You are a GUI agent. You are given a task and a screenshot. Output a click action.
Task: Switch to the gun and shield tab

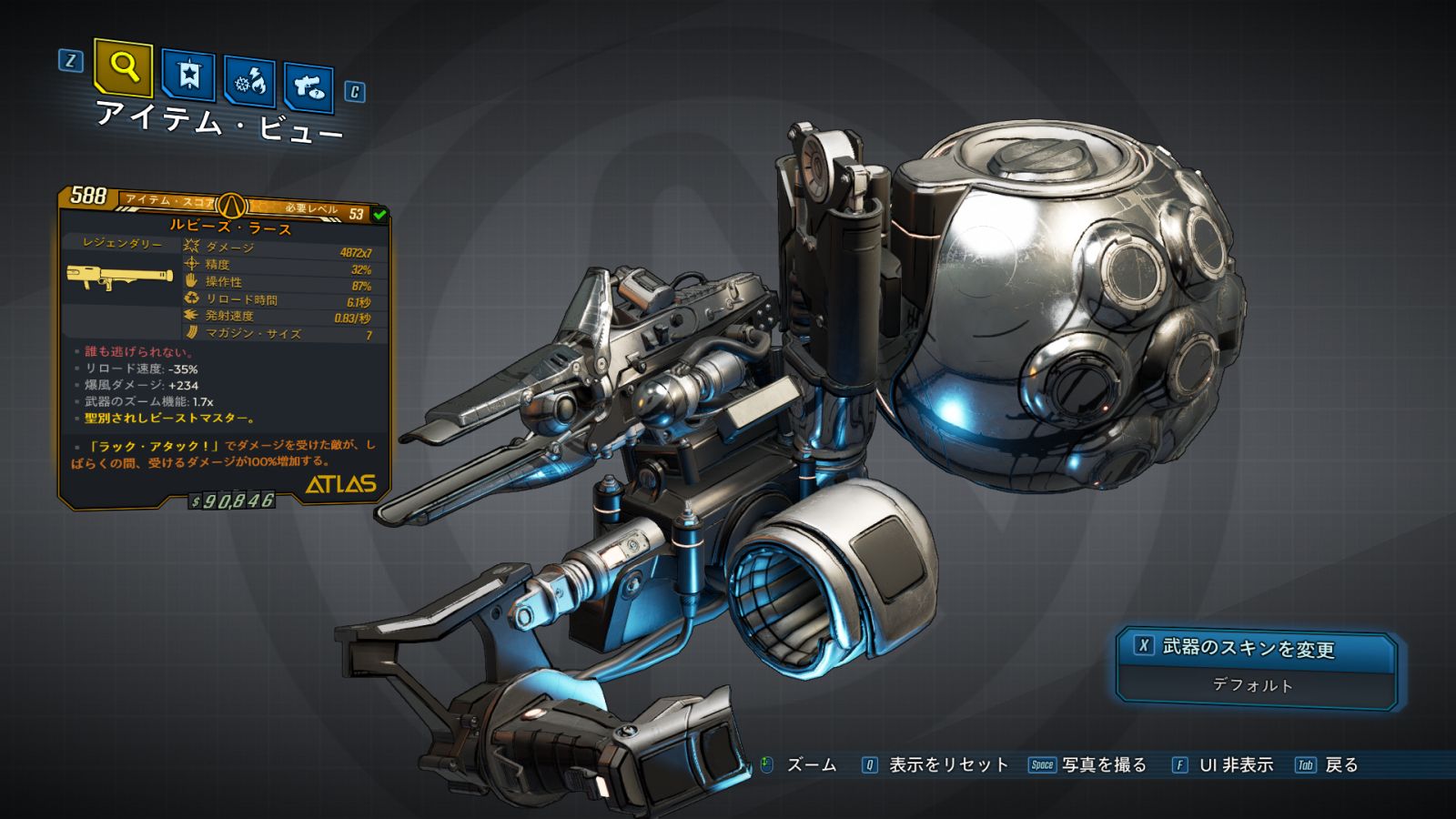click(308, 87)
